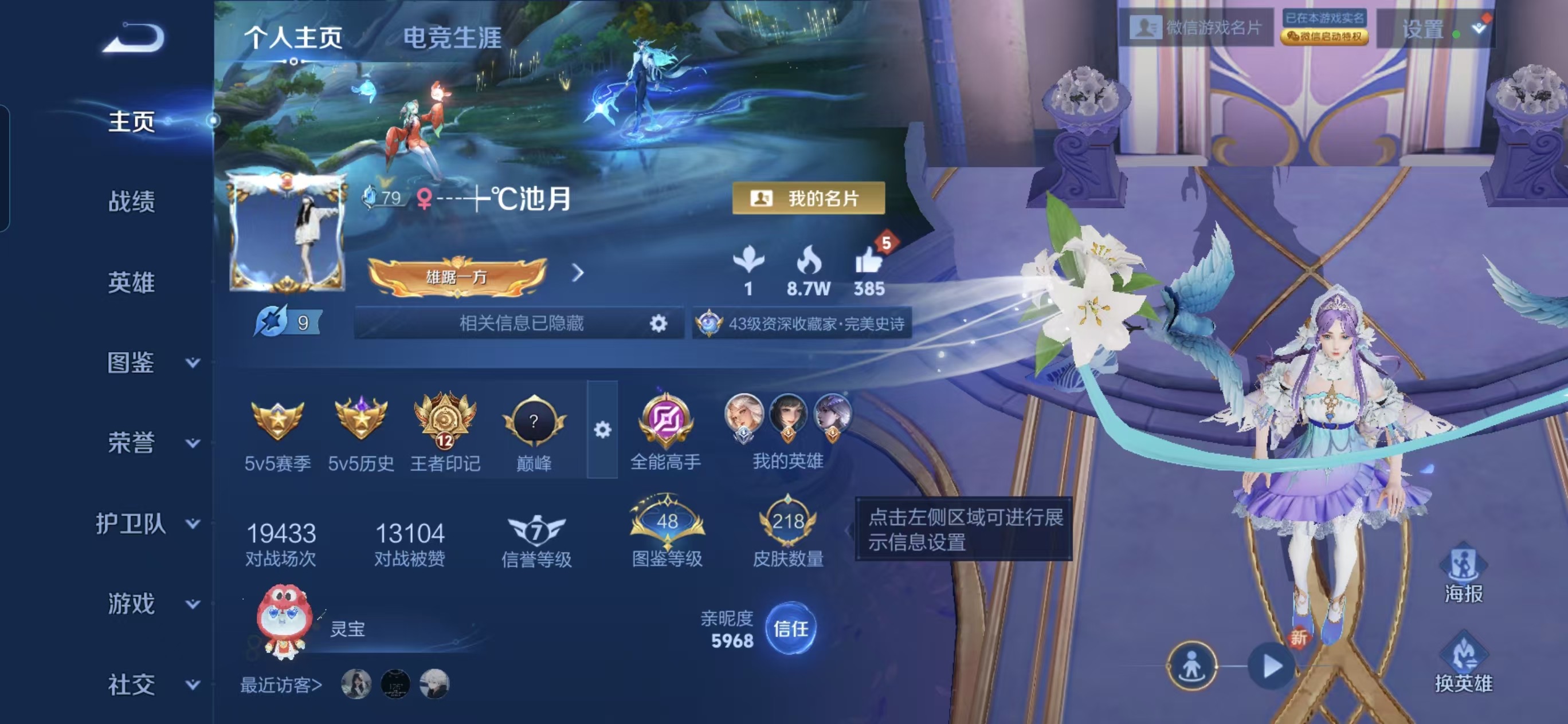Viewport: 1568px width, 724px height.
Task: Switch to the 电竞生涯 tab
Action: click(451, 38)
